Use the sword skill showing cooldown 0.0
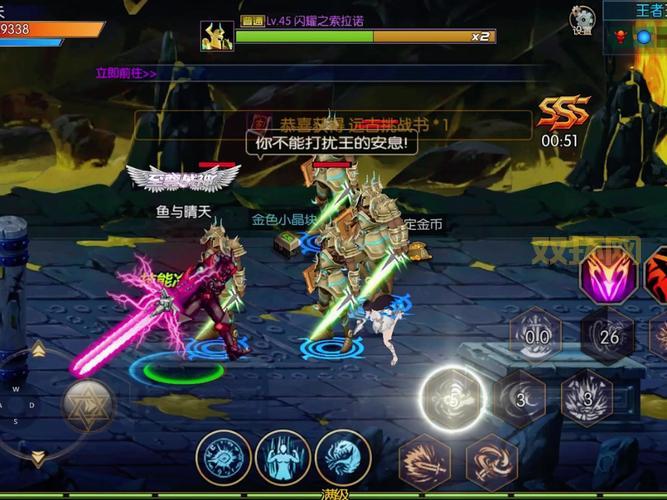667x500 pixels. 537,336
